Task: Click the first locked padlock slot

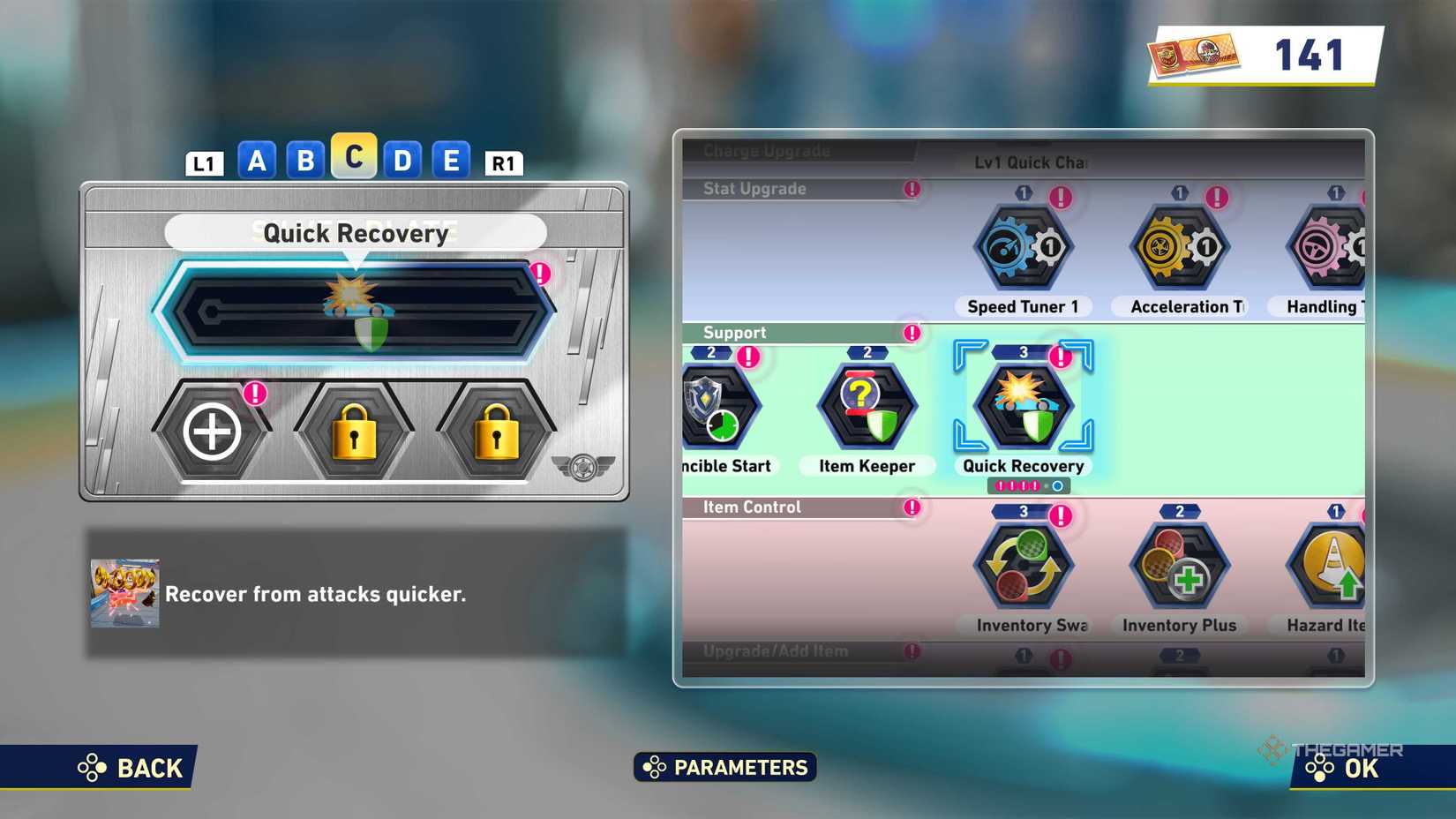Action: 353,432
